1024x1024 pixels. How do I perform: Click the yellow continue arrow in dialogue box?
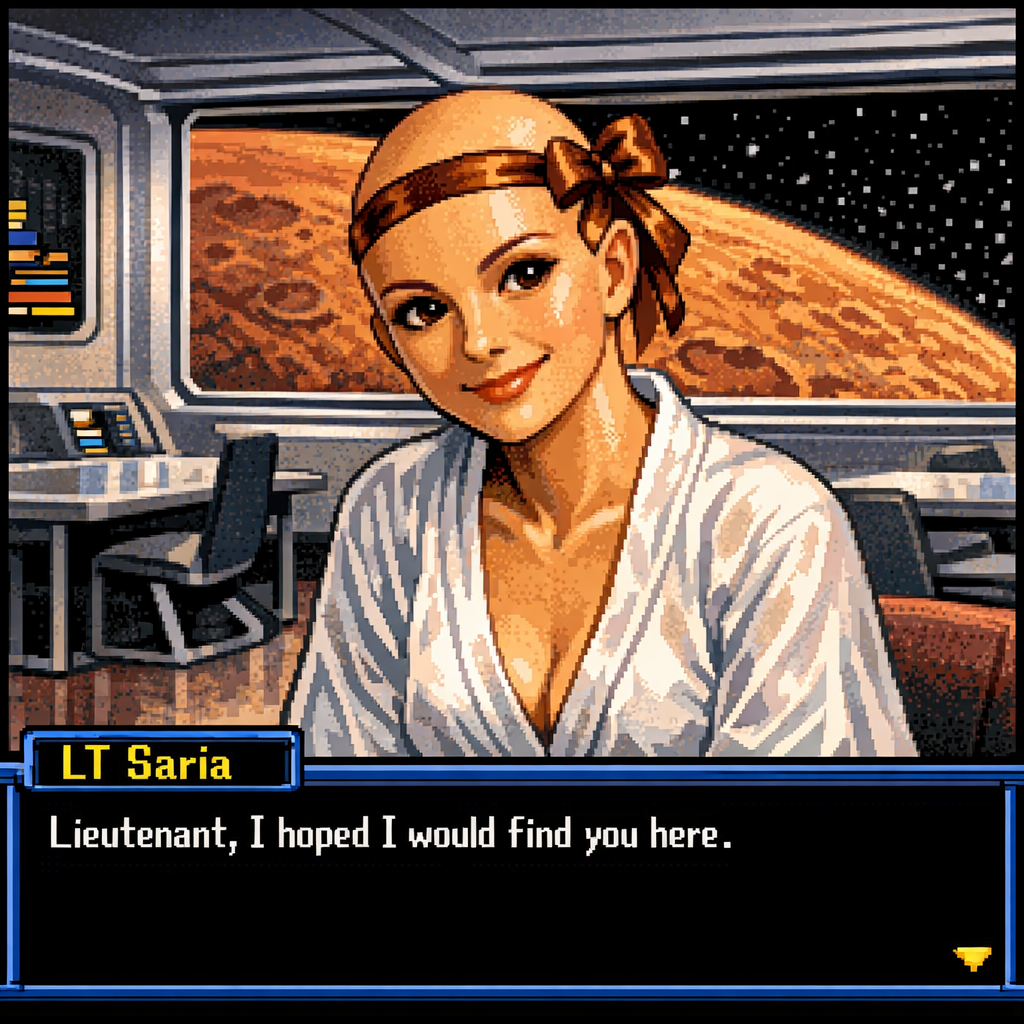972,957
